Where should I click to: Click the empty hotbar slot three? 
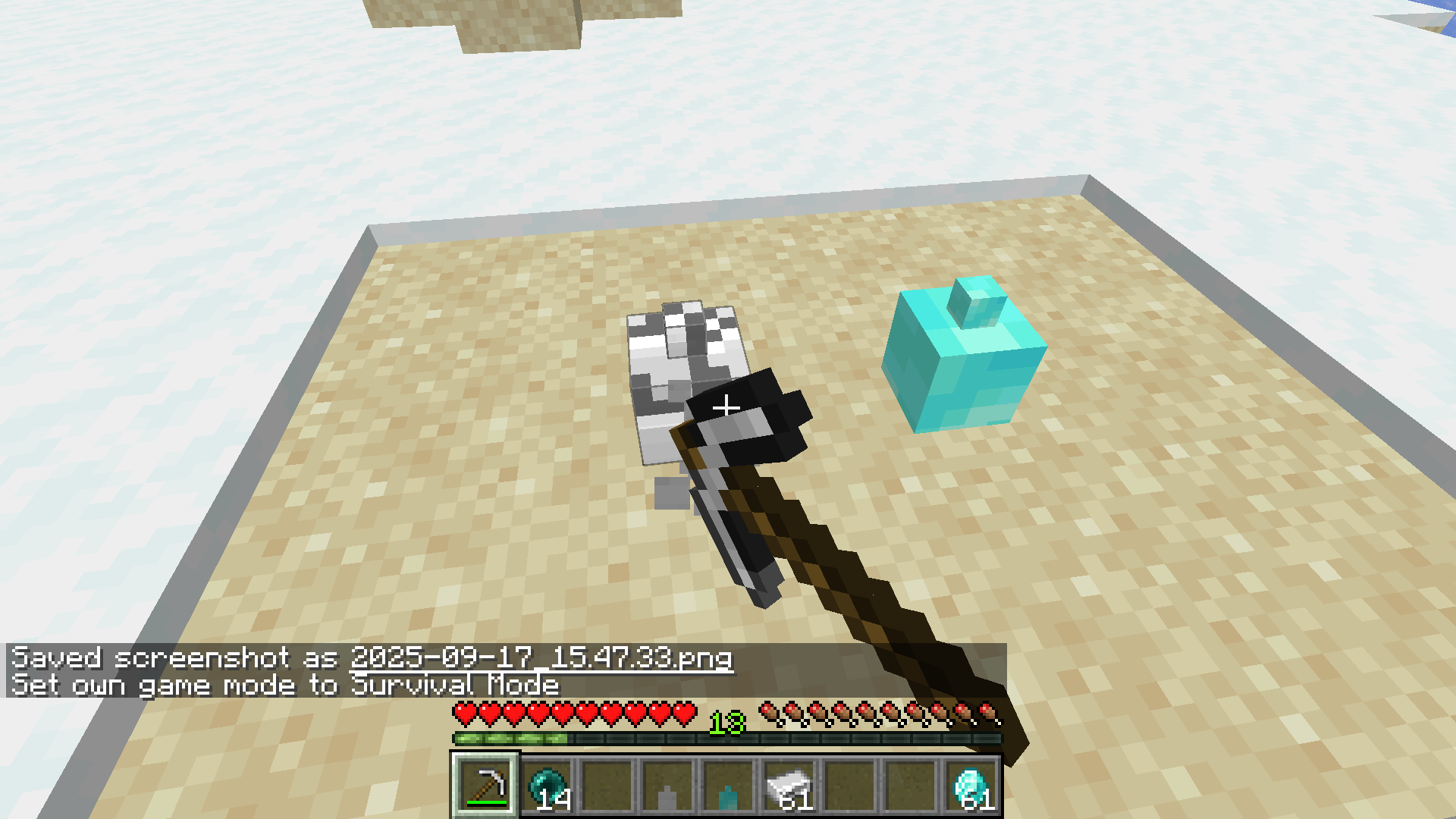click(609, 785)
